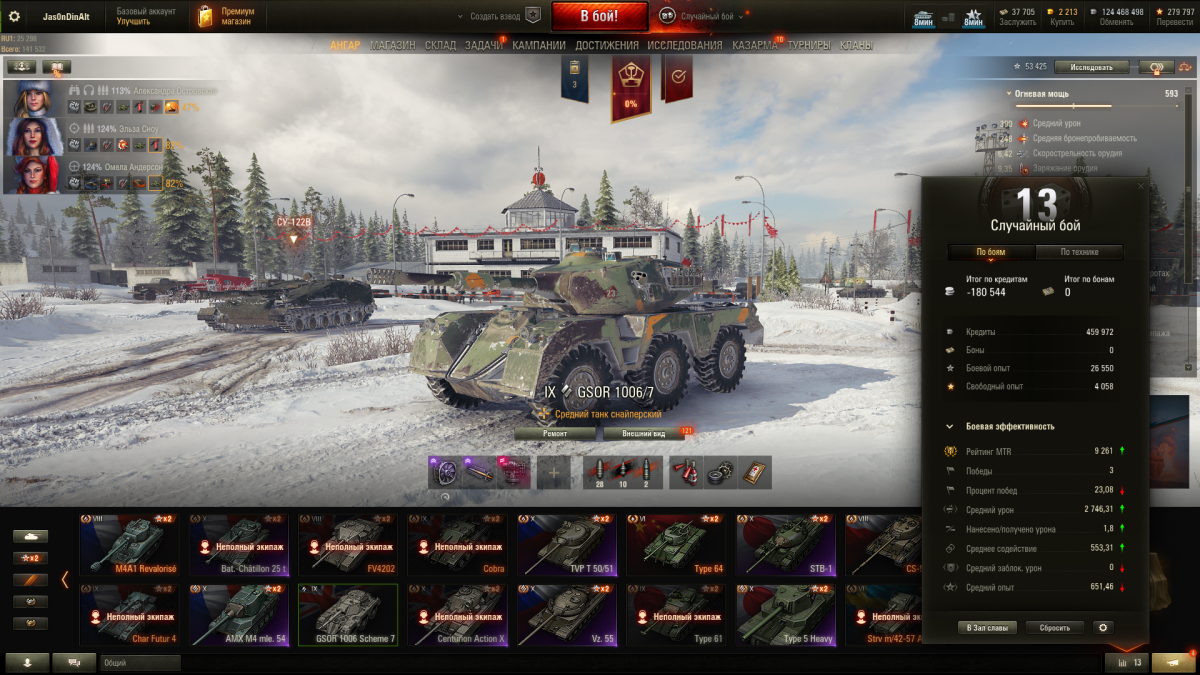The width and height of the screenshot is (1200, 675).
Task: Click the Исследовать button
Action: (x=1091, y=67)
